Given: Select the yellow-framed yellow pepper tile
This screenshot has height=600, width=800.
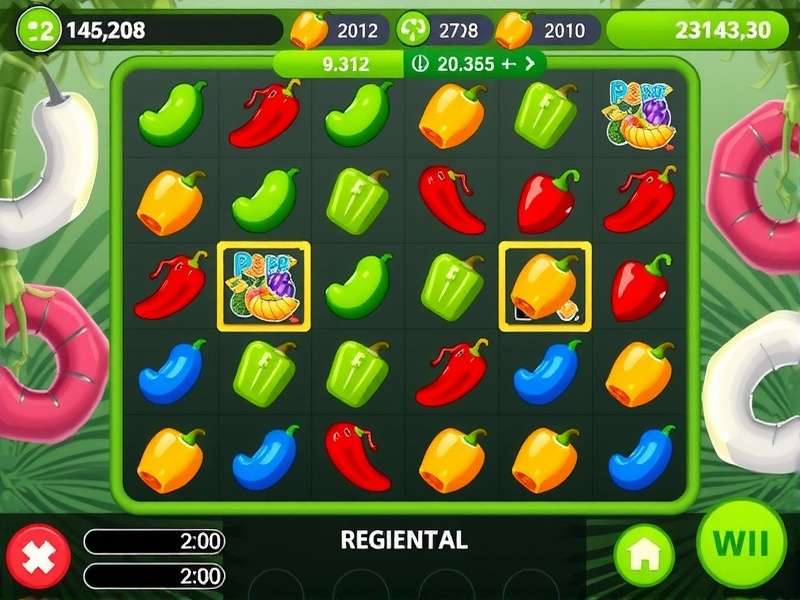Looking at the screenshot, I should coord(545,286).
